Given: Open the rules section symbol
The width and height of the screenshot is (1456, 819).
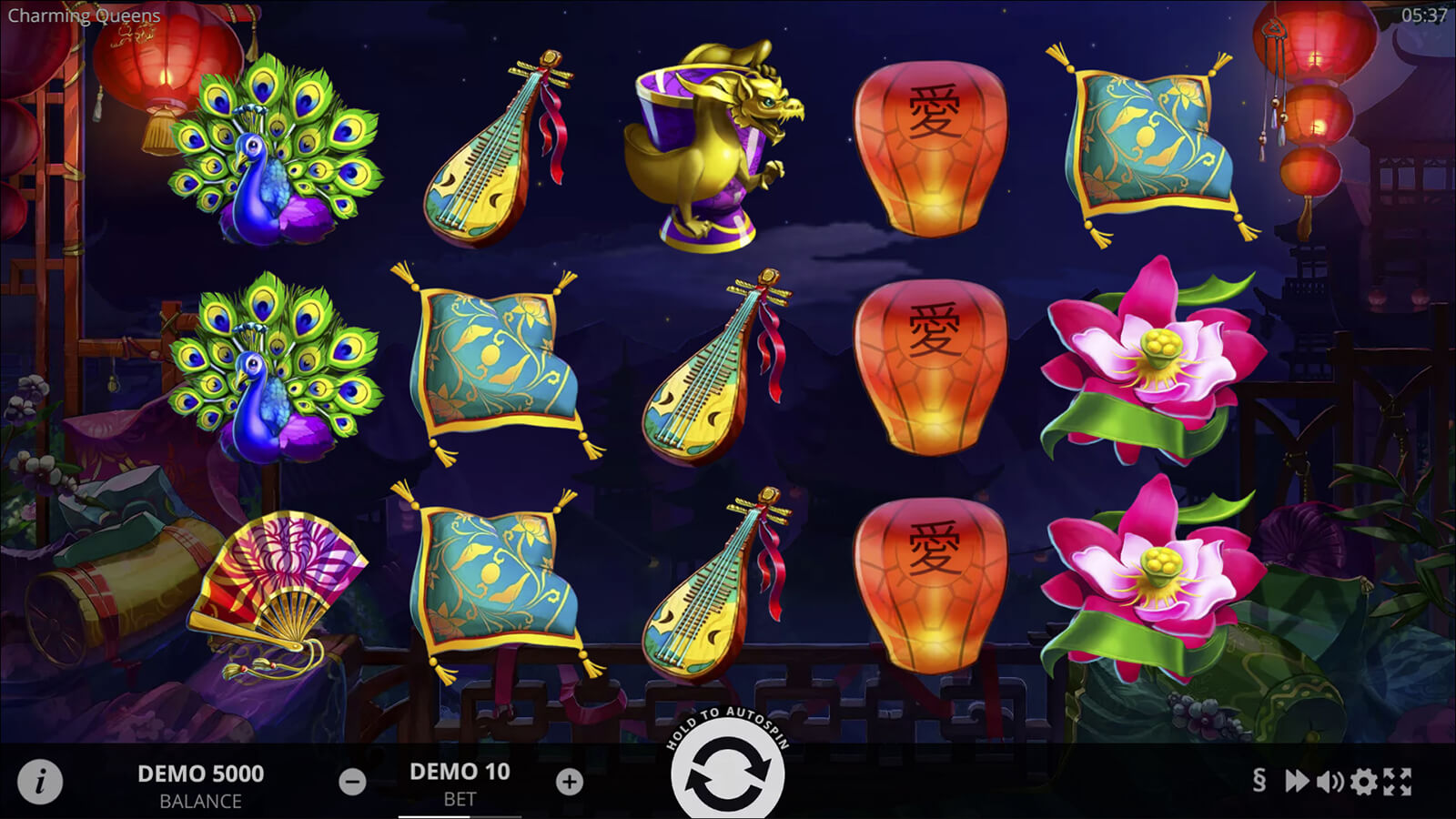Looking at the screenshot, I should point(1259,781).
